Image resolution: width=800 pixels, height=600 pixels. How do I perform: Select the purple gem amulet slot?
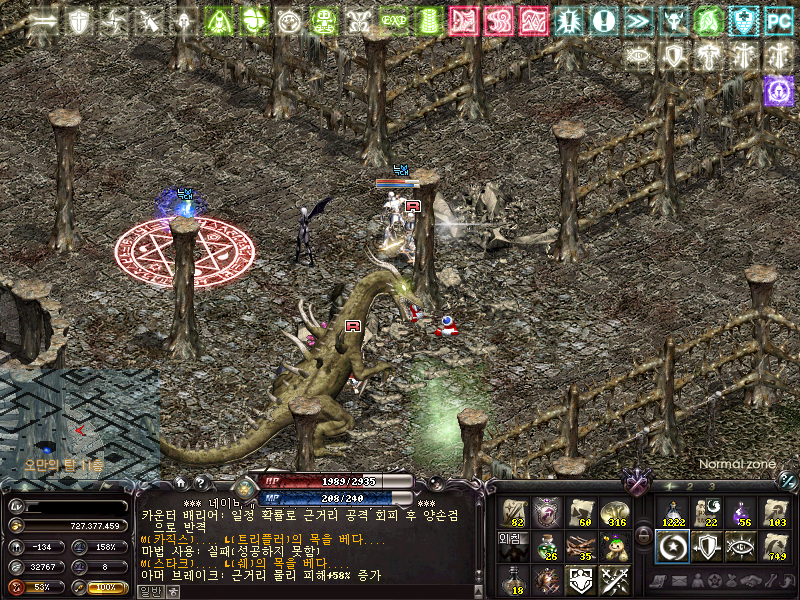547,513
